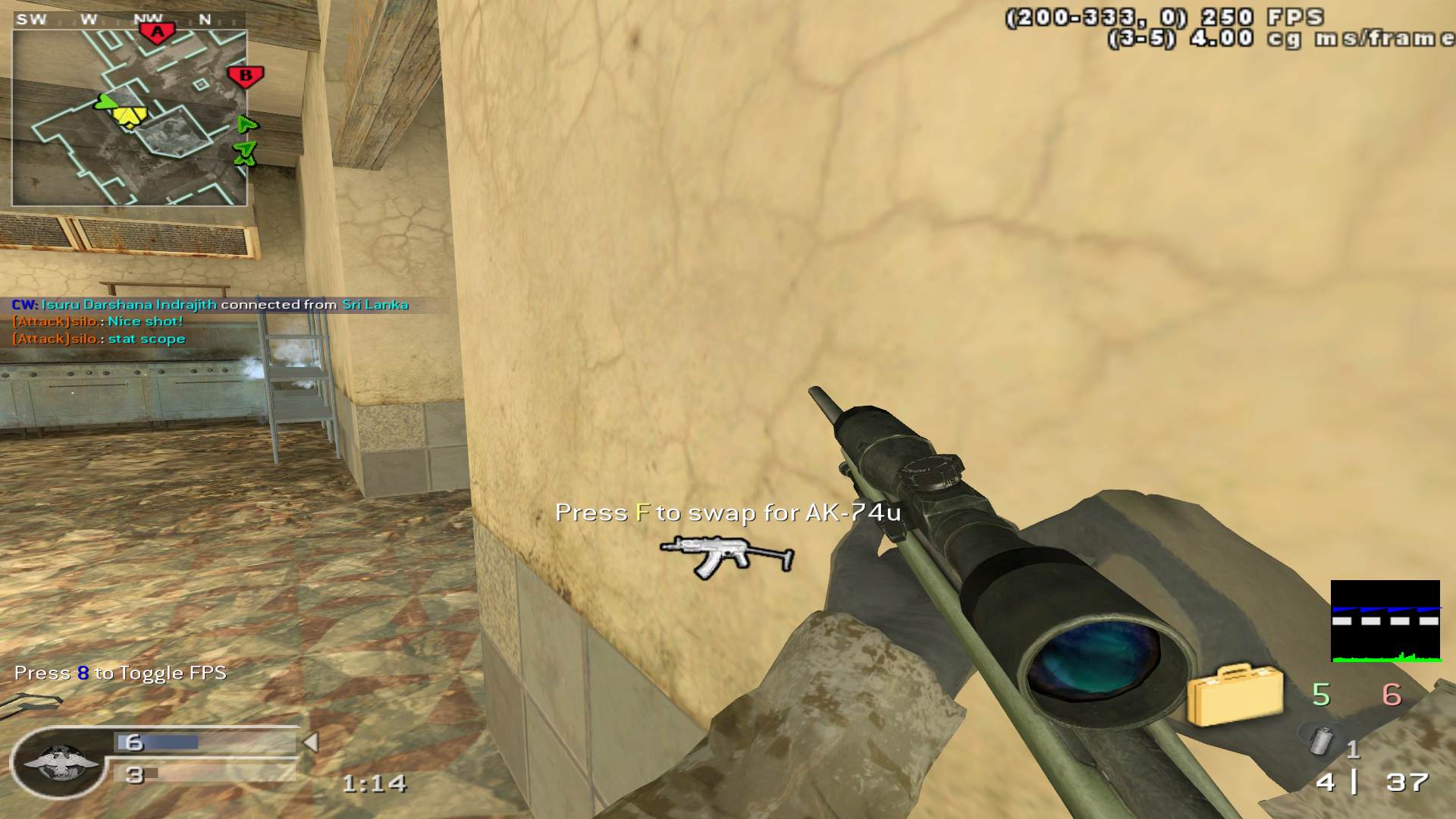Click the network lagometer graph
1456x819 pixels.
pos(1385,621)
